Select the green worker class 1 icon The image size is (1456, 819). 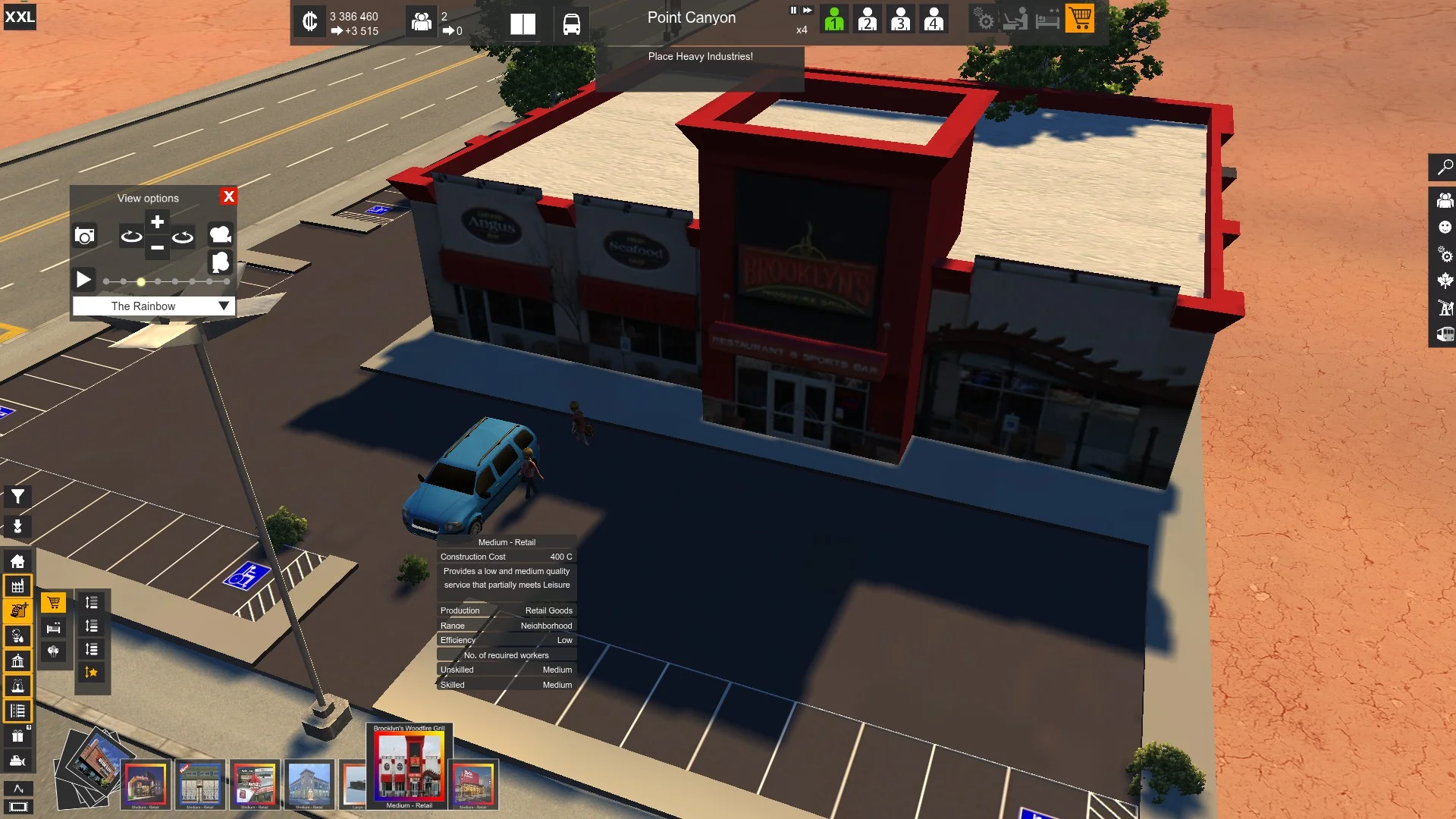click(834, 18)
